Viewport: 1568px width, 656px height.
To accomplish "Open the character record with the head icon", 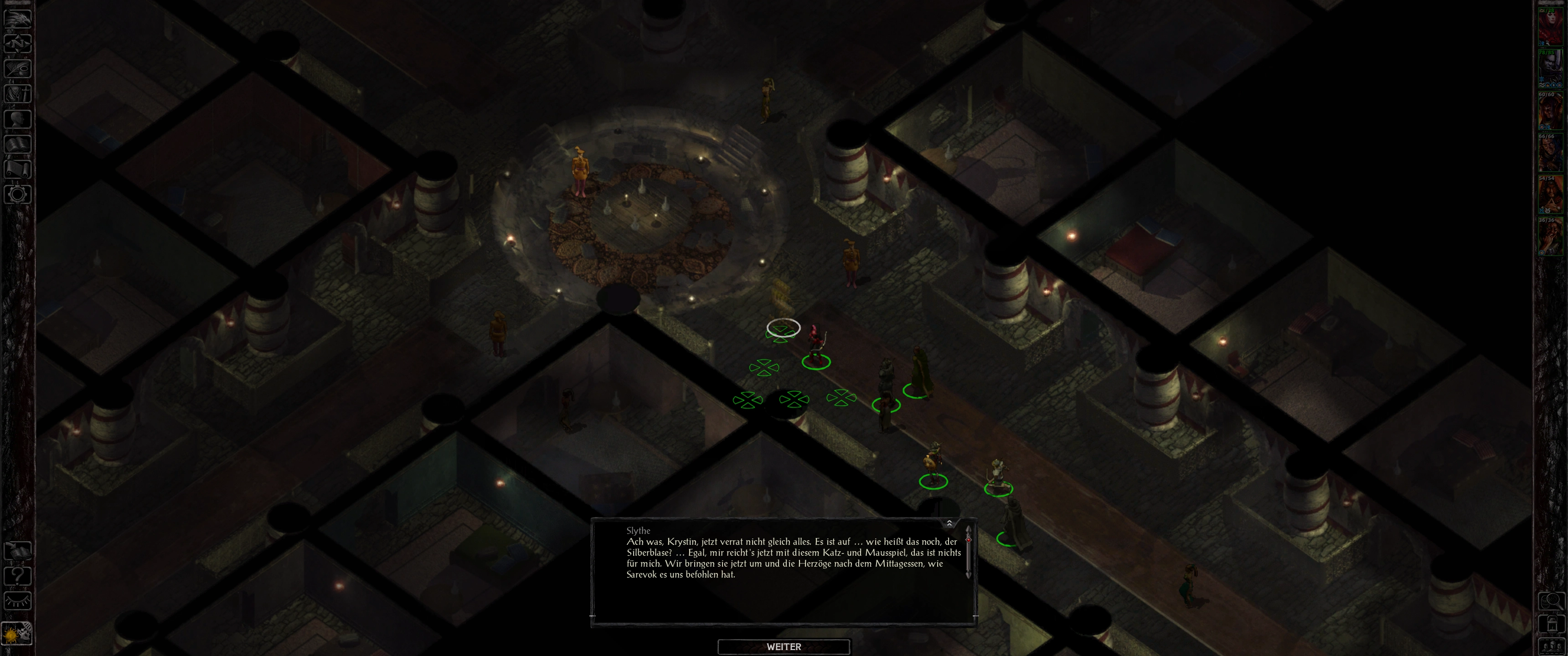I will [18, 118].
